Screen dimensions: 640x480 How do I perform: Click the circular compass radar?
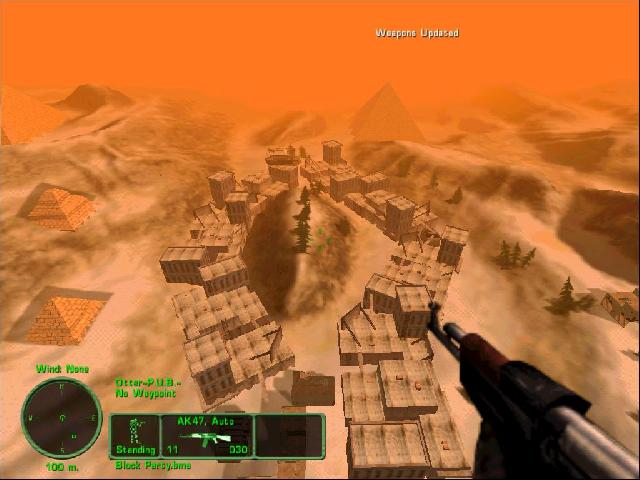click(x=61, y=417)
